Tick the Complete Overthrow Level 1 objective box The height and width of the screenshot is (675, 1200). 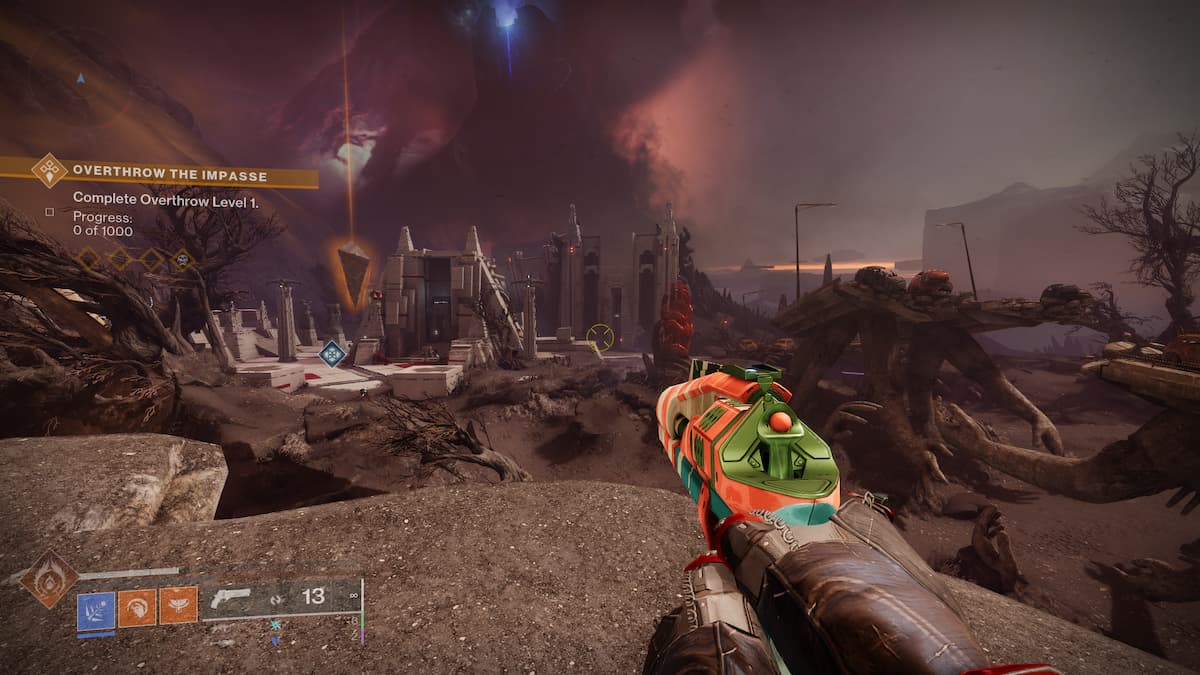click(50, 211)
